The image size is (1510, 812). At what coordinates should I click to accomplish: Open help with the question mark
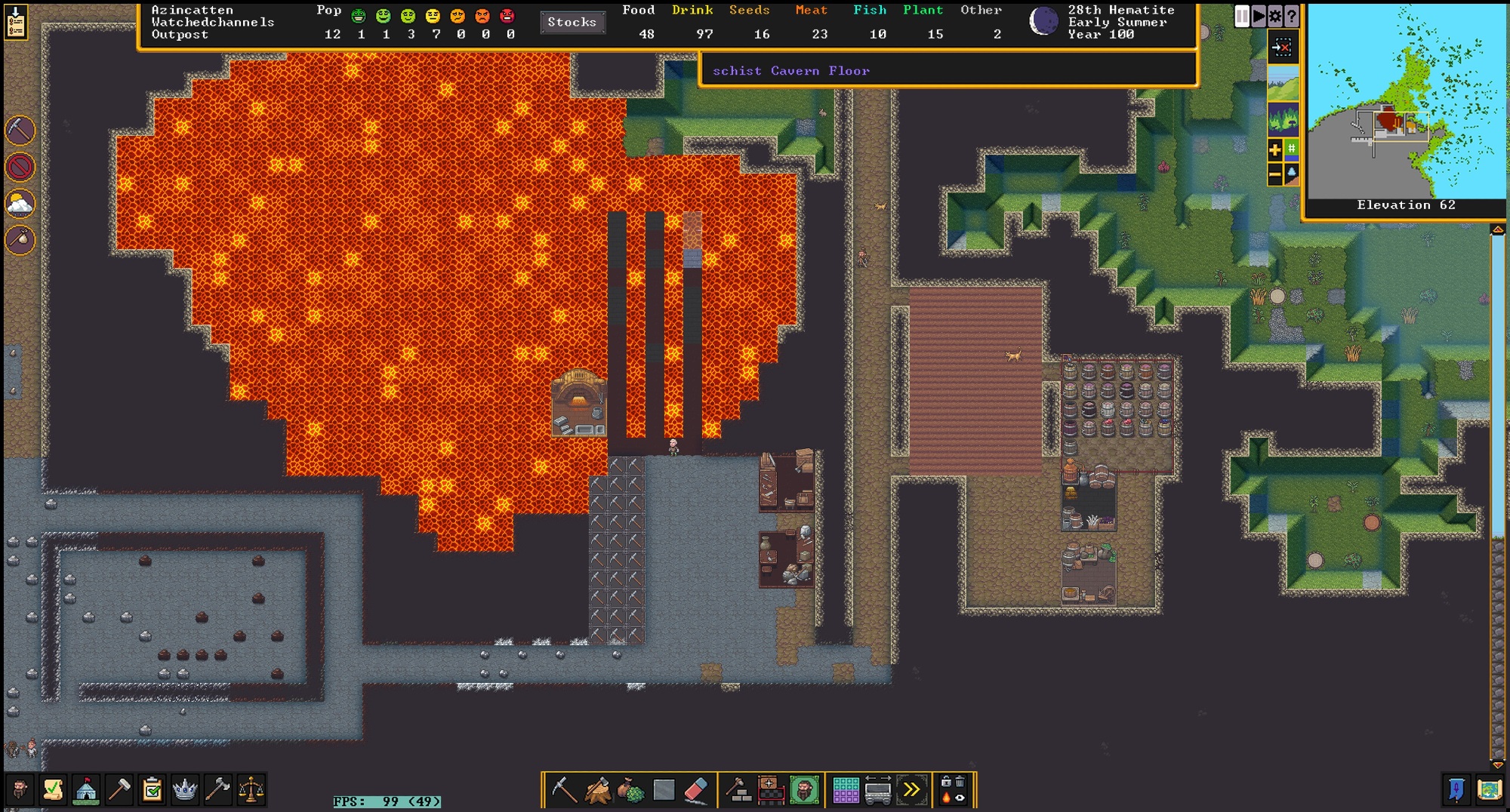1292,16
